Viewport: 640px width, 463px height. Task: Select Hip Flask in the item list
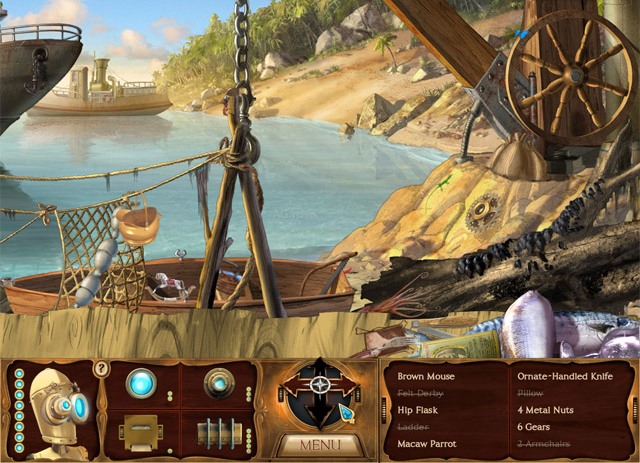pos(418,411)
